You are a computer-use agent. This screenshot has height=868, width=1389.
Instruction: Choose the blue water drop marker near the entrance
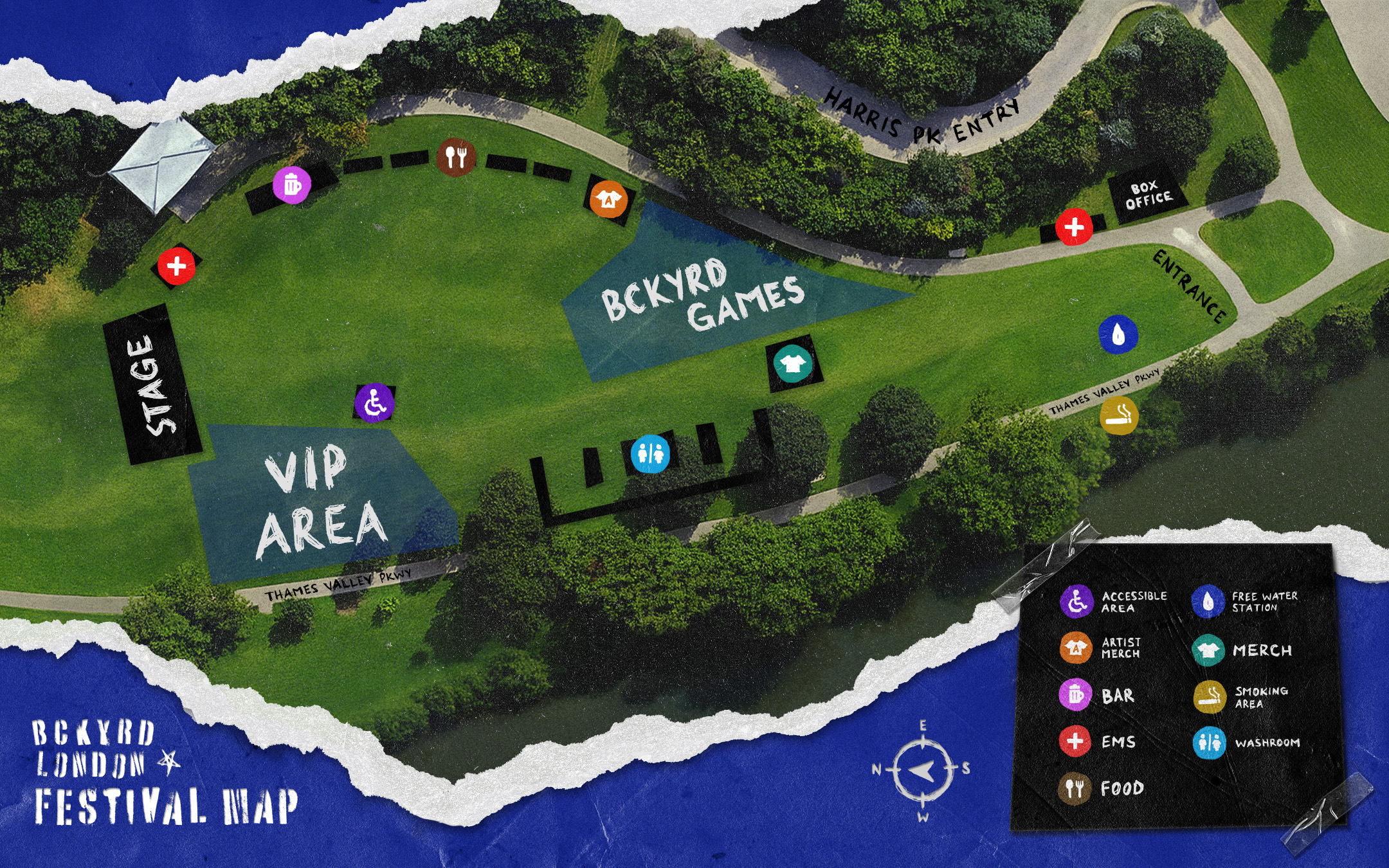(1118, 334)
